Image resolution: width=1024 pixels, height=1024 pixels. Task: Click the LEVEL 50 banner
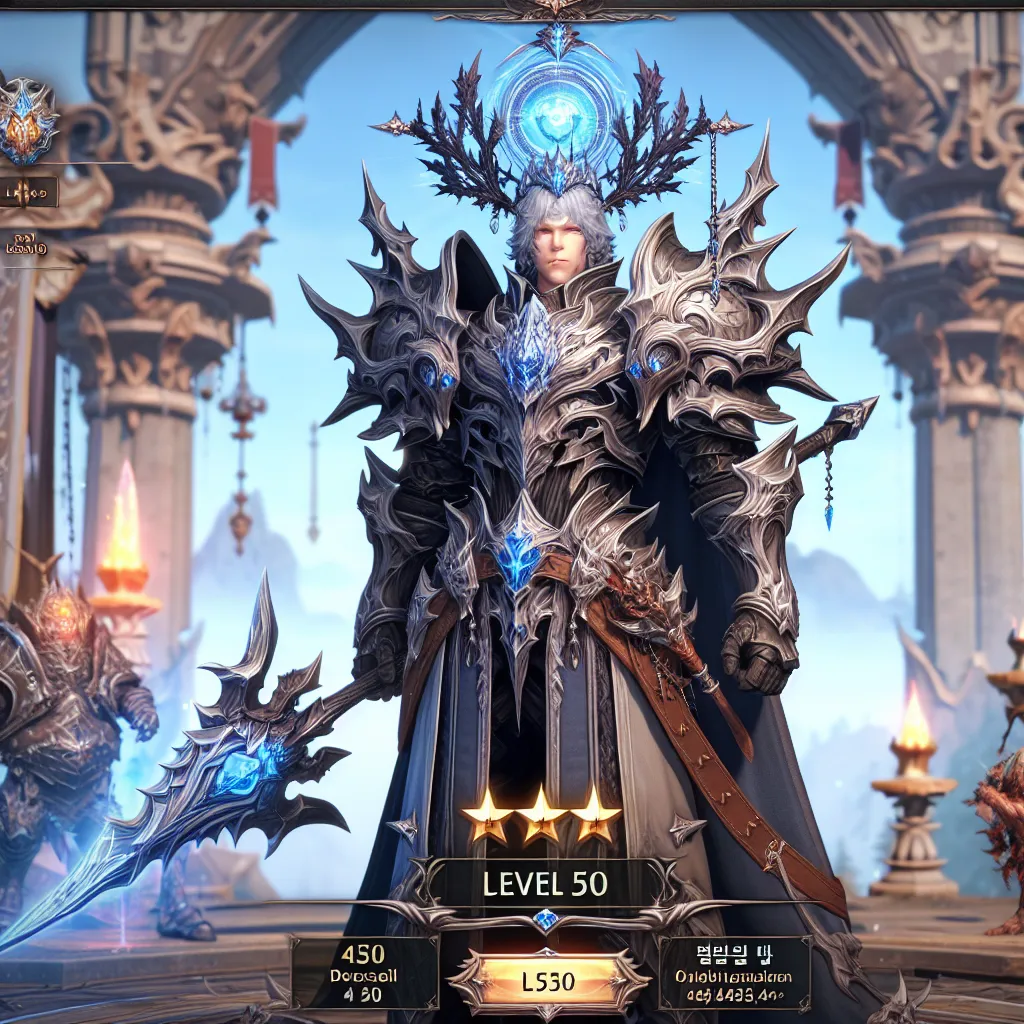coord(546,884)
